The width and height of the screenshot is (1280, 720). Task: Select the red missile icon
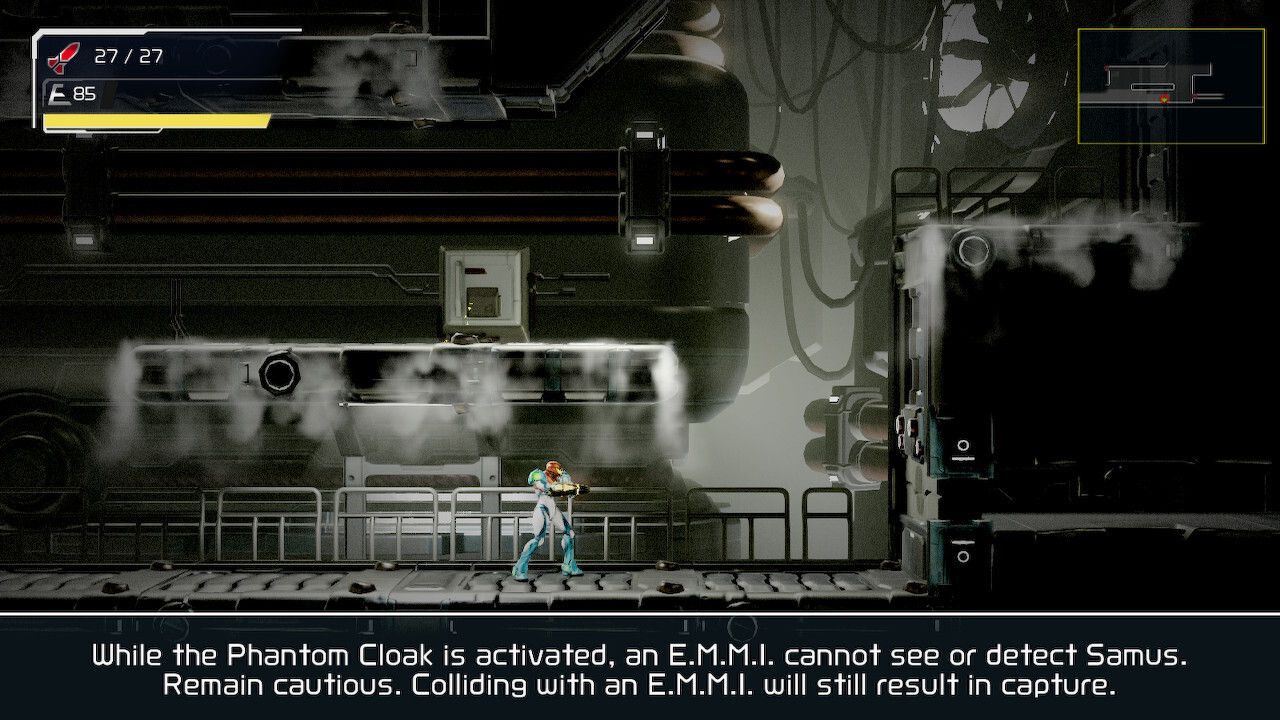pos(63,57)
